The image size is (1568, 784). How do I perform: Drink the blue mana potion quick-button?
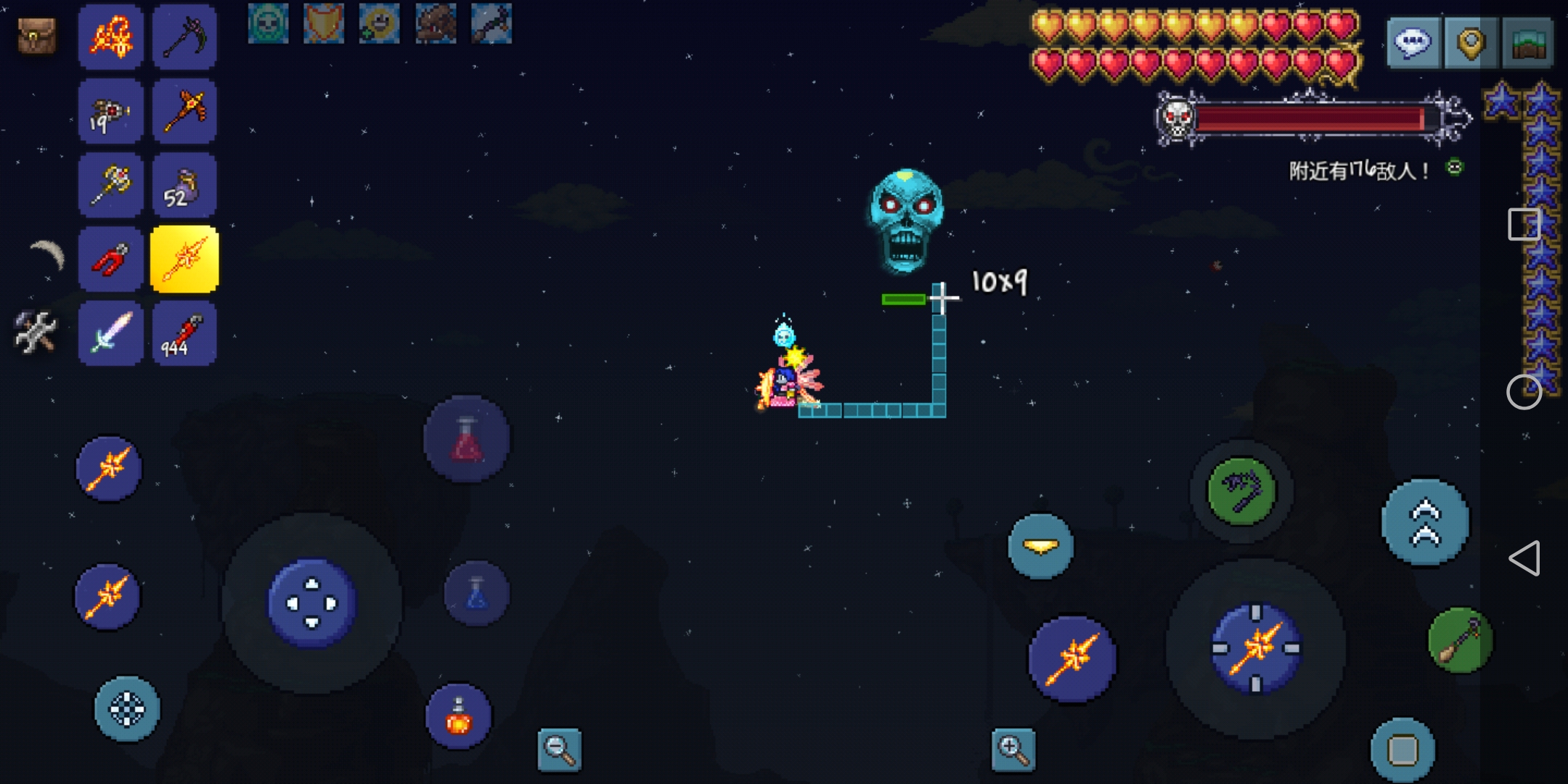[476, 594]
